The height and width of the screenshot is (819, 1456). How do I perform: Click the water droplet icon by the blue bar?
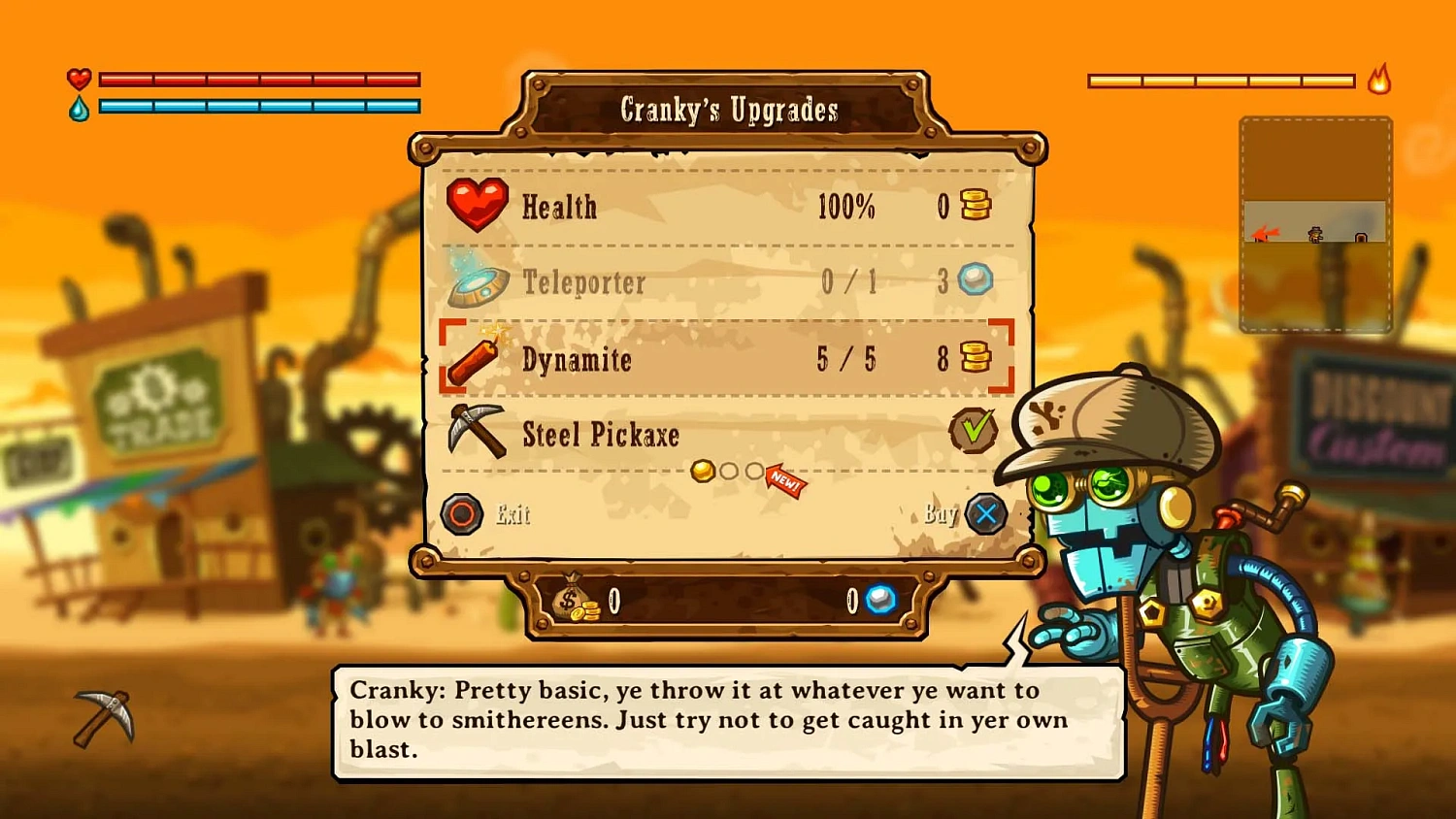point(81,107)
